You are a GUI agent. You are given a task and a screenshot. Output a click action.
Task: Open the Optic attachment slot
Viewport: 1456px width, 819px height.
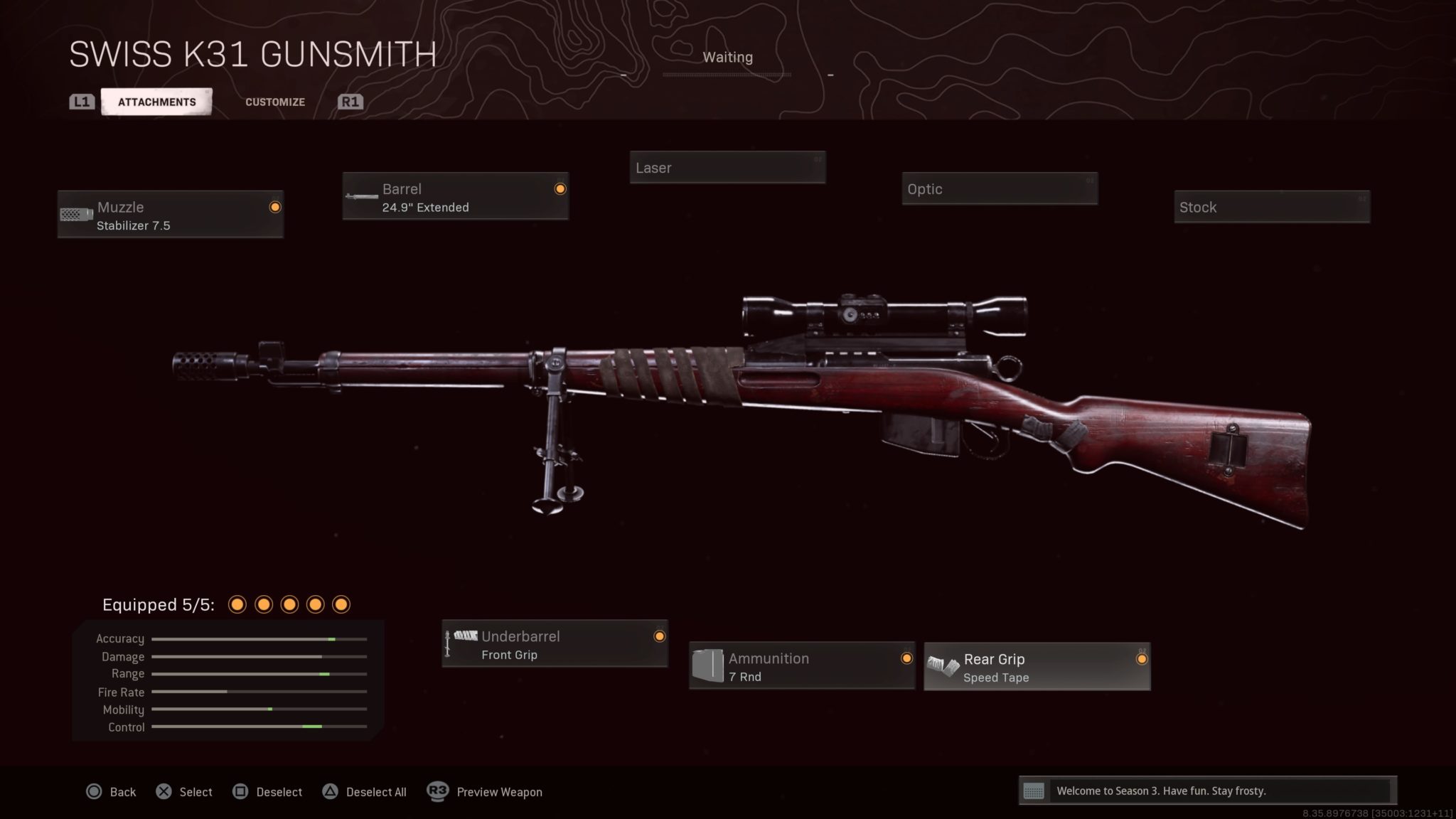[x=1000, y=188]
